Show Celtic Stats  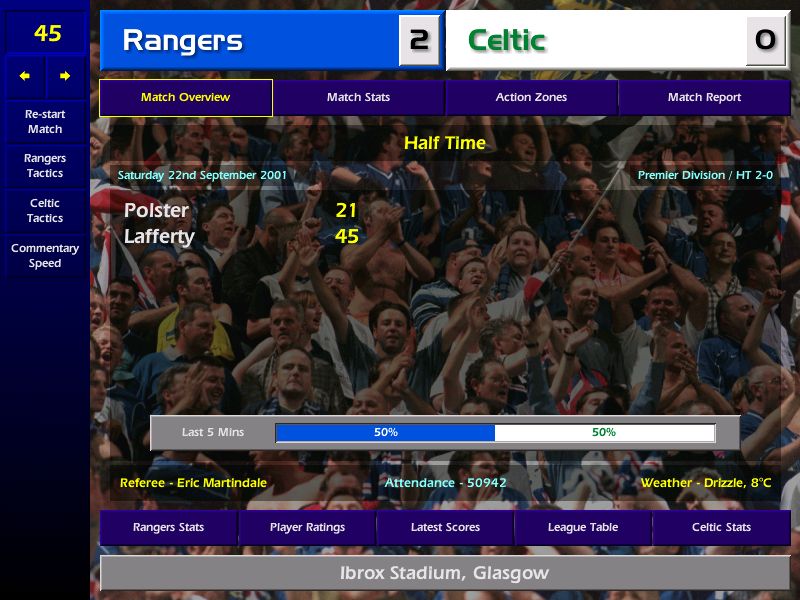click(x=721, y=527)
